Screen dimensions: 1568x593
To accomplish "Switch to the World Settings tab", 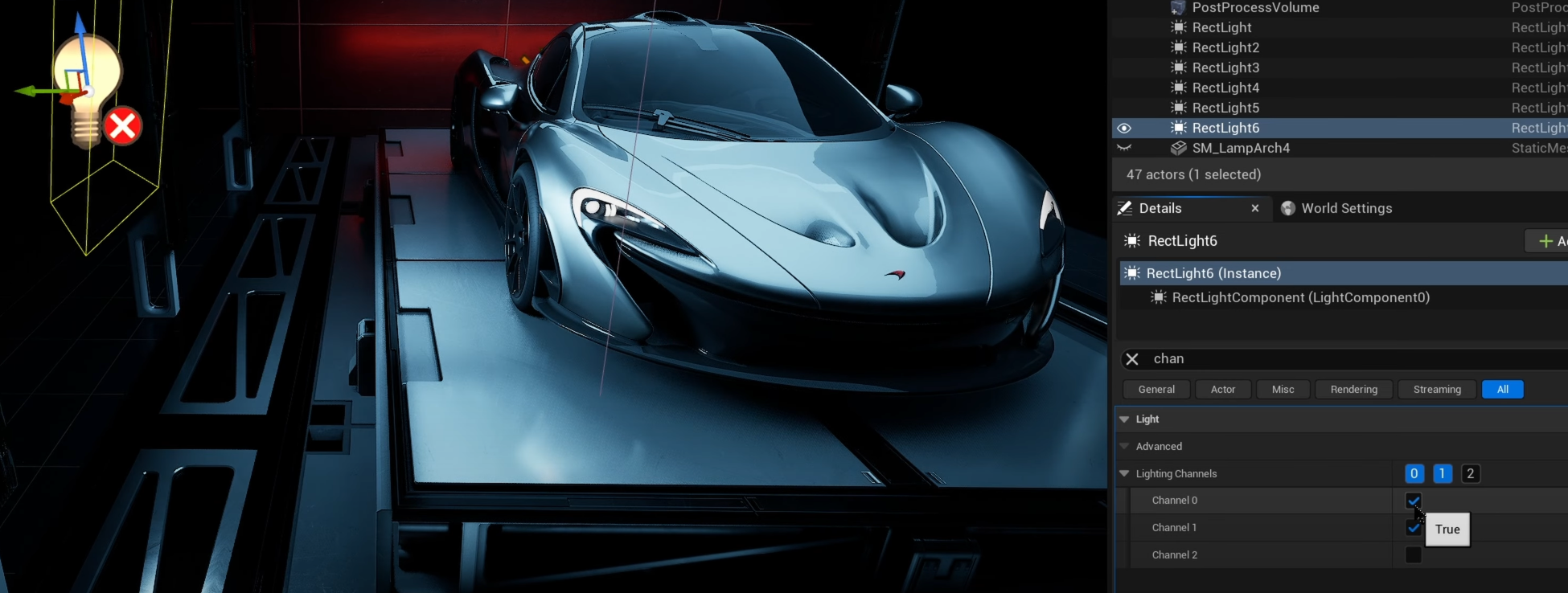I will click(x=1346, y=208).
